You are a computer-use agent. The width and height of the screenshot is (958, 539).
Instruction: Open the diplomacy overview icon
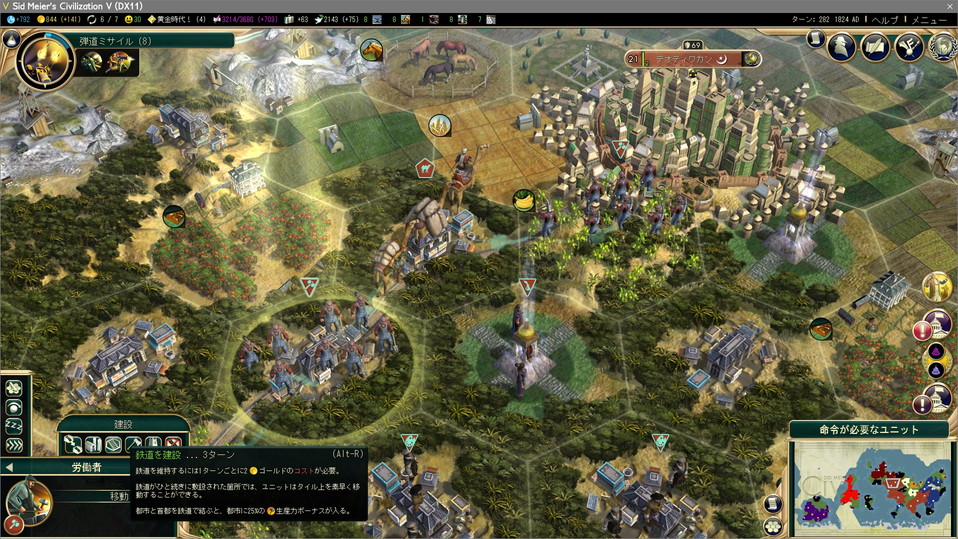[909, 46]
